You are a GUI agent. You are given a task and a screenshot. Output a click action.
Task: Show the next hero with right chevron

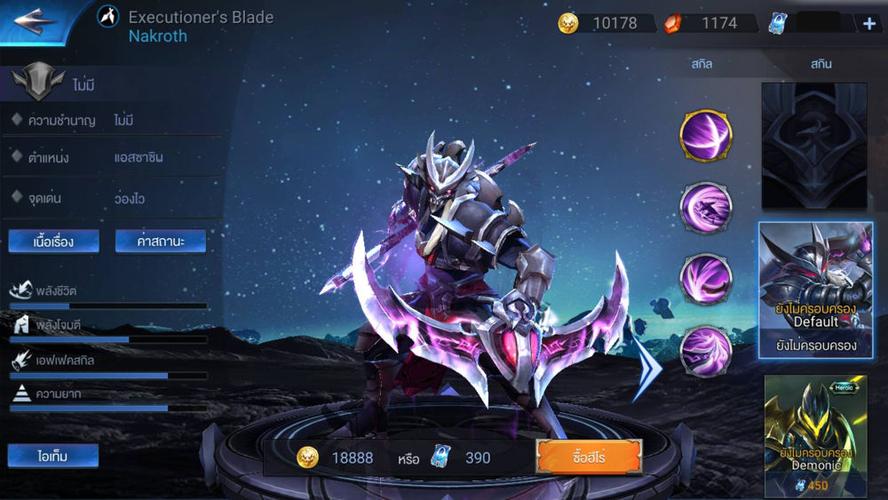(648, 367)
